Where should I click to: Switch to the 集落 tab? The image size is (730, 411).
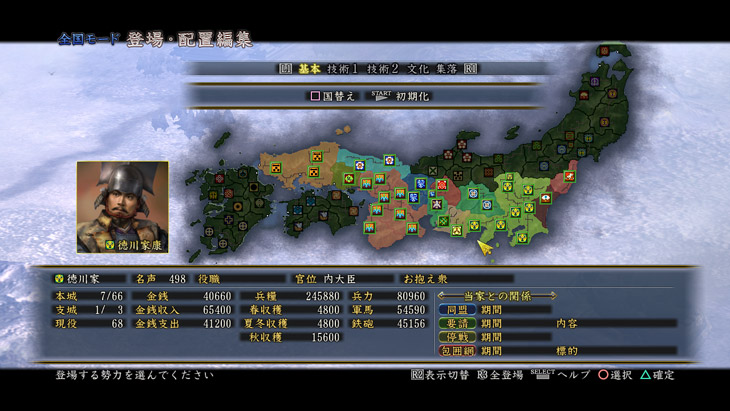click(x=447, y=68)
